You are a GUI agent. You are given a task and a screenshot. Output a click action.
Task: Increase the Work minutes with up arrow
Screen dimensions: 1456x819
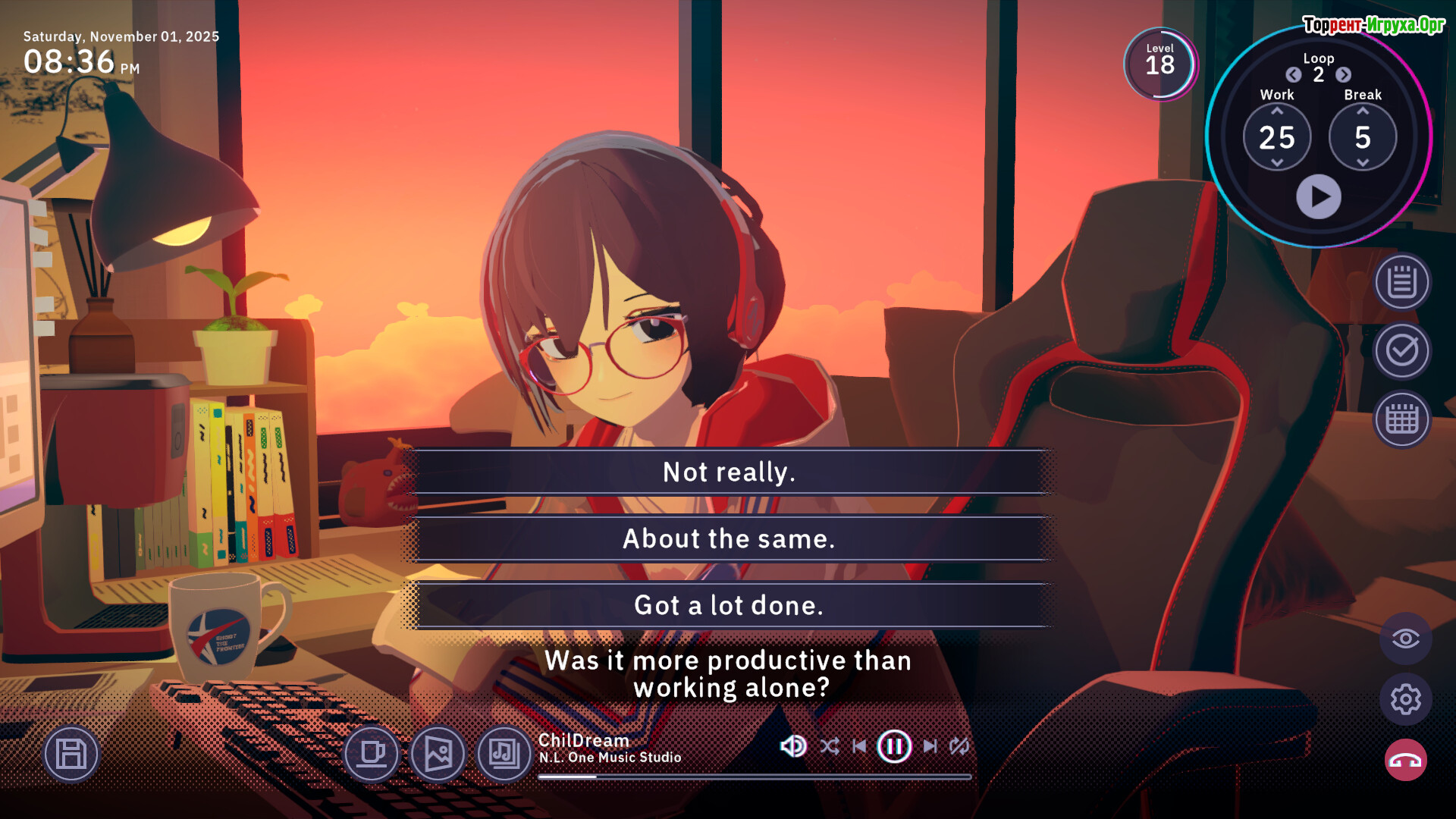point(1277,111)
